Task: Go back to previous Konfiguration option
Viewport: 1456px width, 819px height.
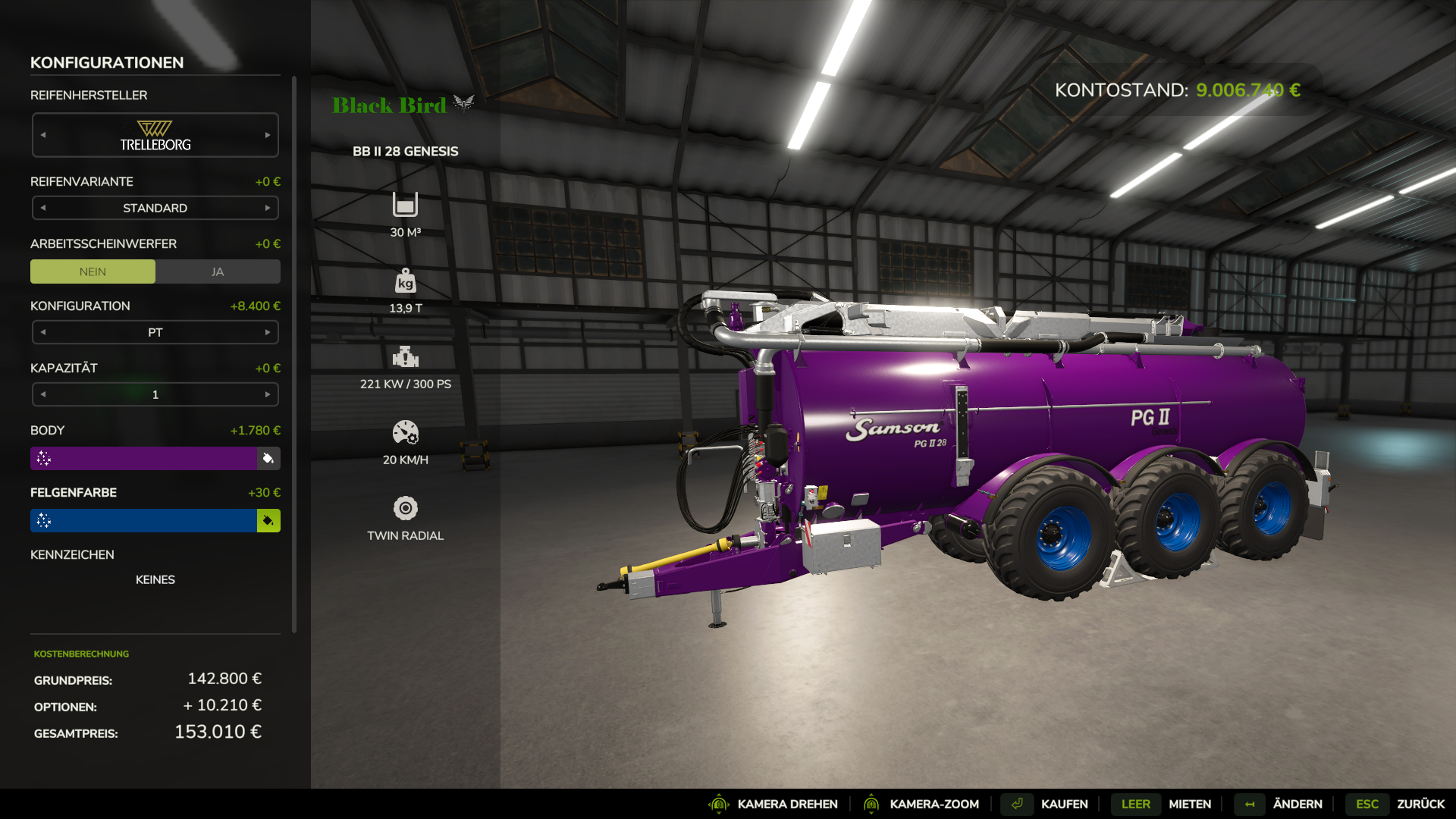Action: pos(43,332)
